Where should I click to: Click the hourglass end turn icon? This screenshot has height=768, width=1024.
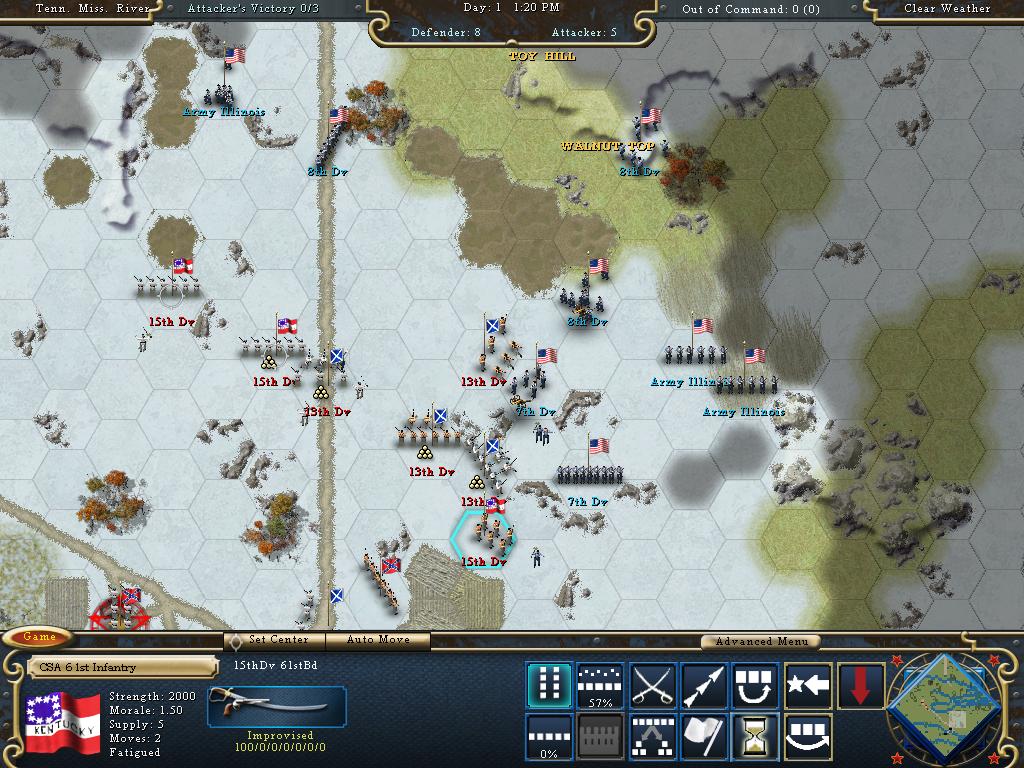coord(756,737)
